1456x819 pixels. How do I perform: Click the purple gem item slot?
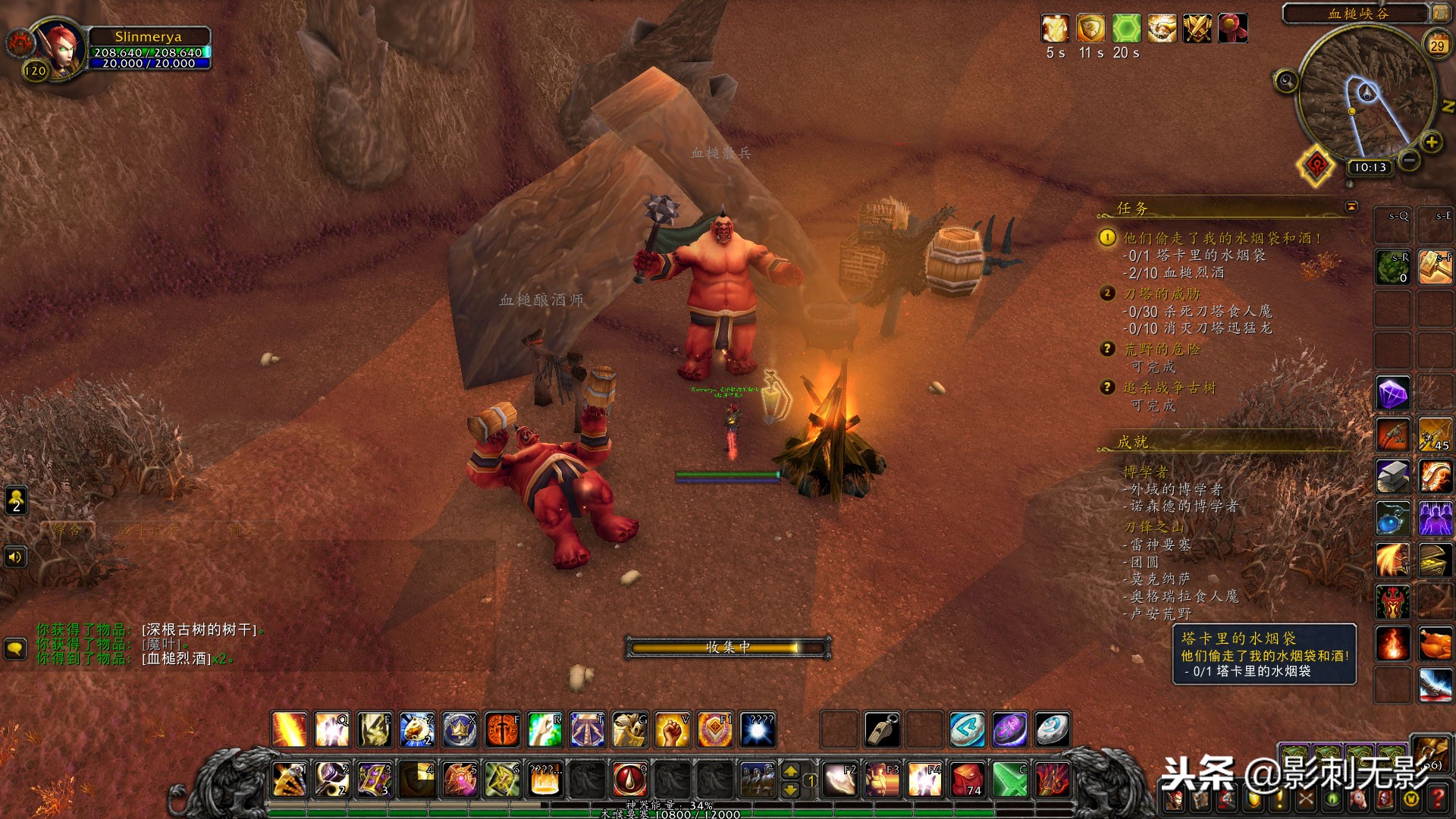(1393, 394)
